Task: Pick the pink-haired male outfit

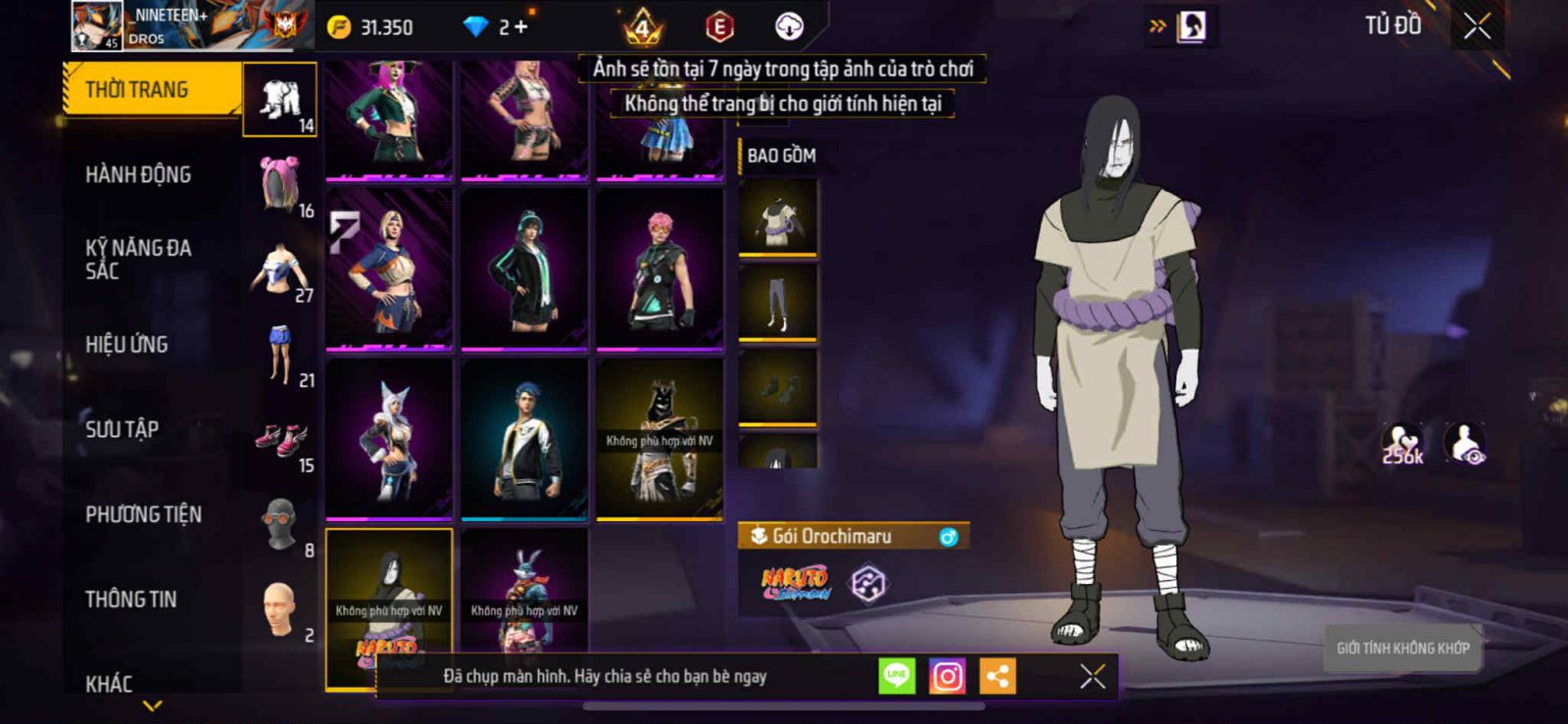Action: 660,268
